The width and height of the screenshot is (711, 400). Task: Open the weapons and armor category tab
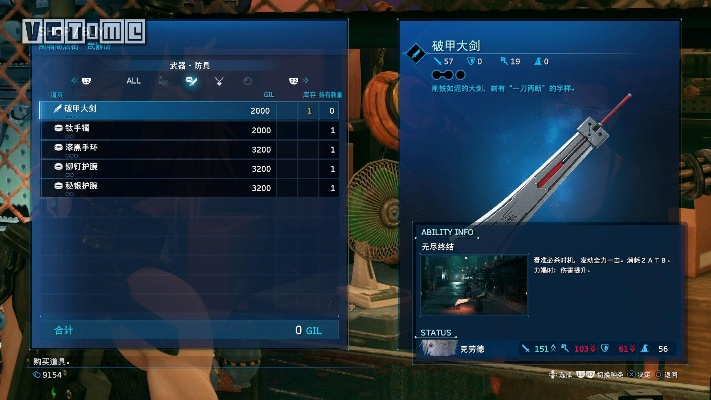[x=190, y=80]
